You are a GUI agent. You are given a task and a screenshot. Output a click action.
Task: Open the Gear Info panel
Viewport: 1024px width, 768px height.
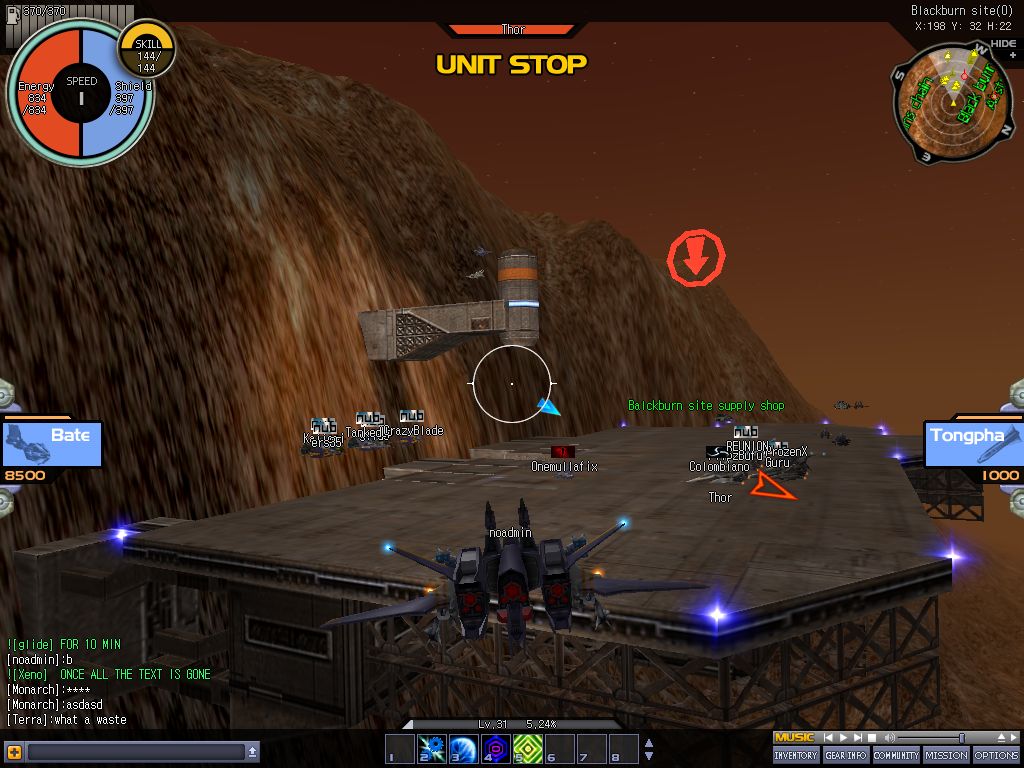pyautogui.click(x=846, y=755)
